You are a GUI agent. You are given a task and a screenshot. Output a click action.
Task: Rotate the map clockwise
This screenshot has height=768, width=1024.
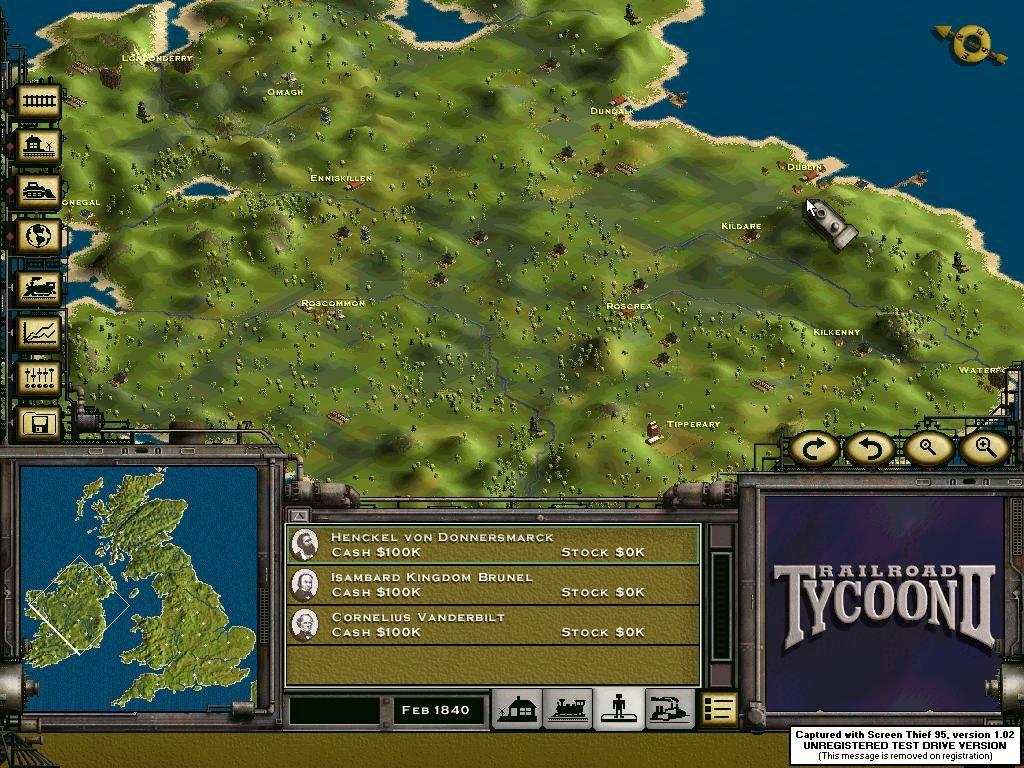(x=814, y=448)
